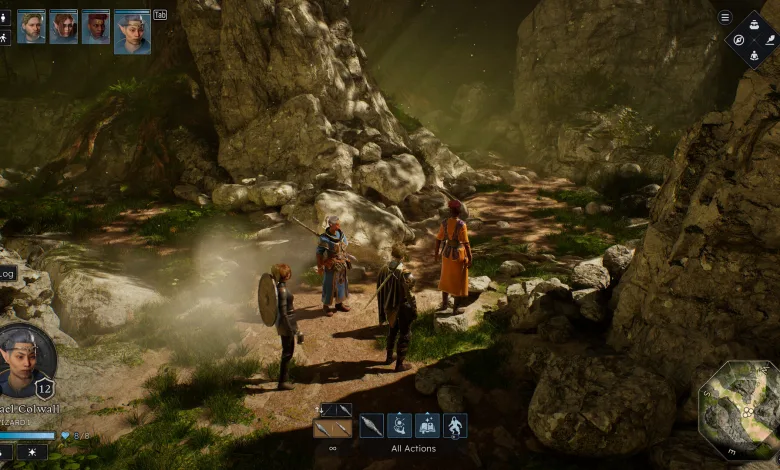This screenshot has width=780, height=470.
Task: Select the highlighted weapon set slot
Action: tap(332, 429)
